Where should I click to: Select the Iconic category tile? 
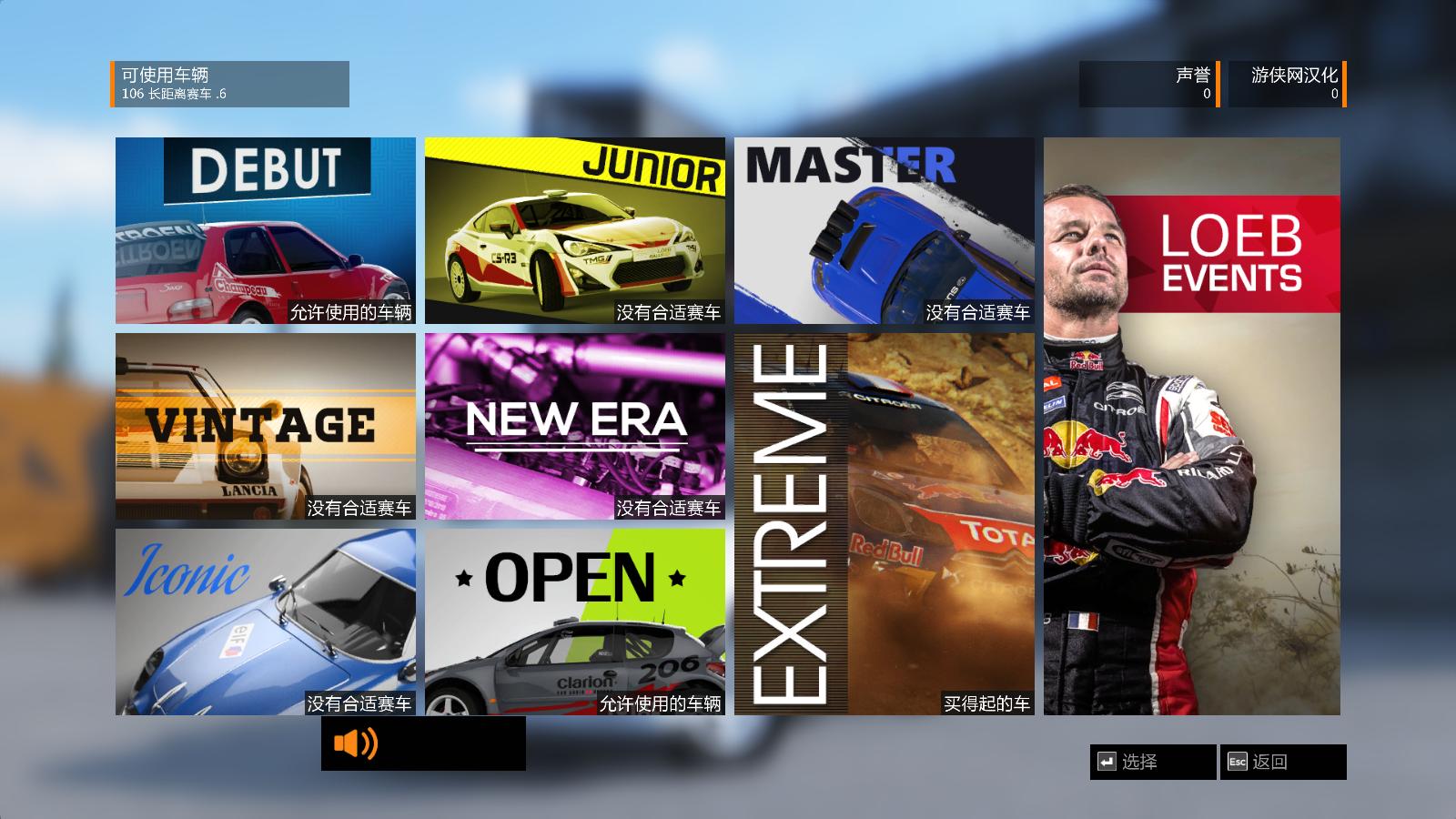point(265,622)
